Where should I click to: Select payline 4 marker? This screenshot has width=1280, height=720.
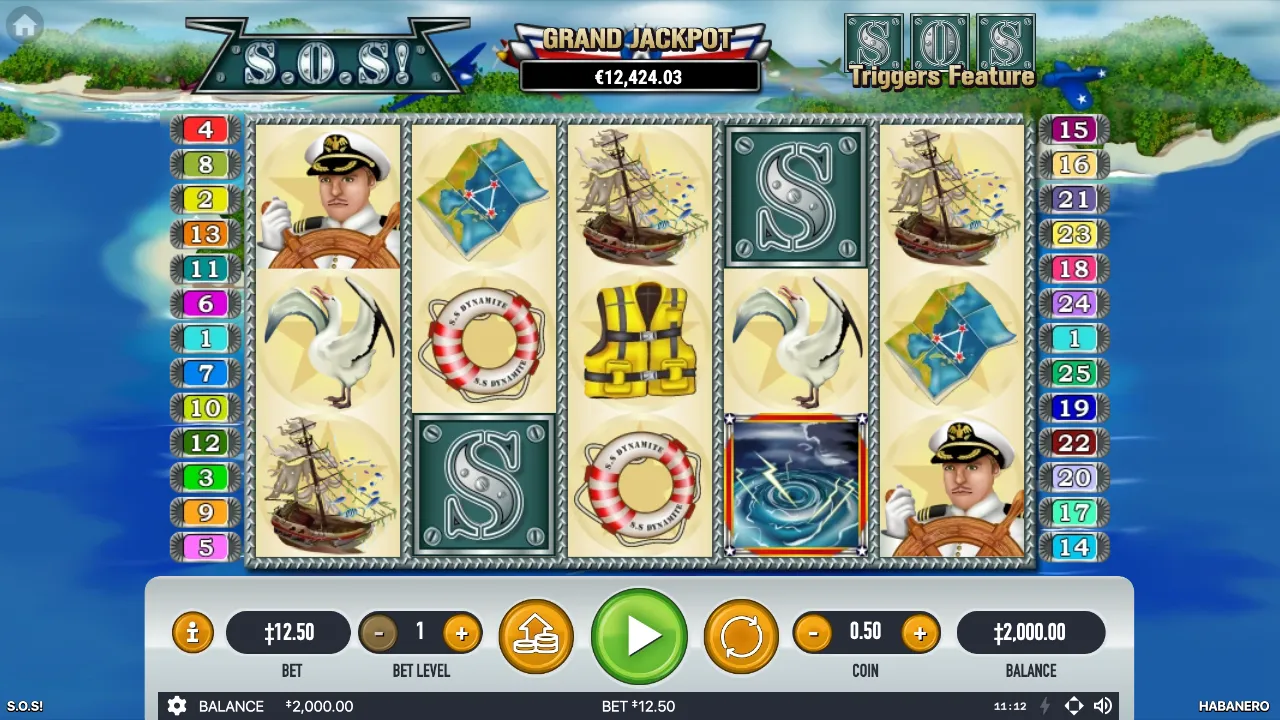coord(205,130)
